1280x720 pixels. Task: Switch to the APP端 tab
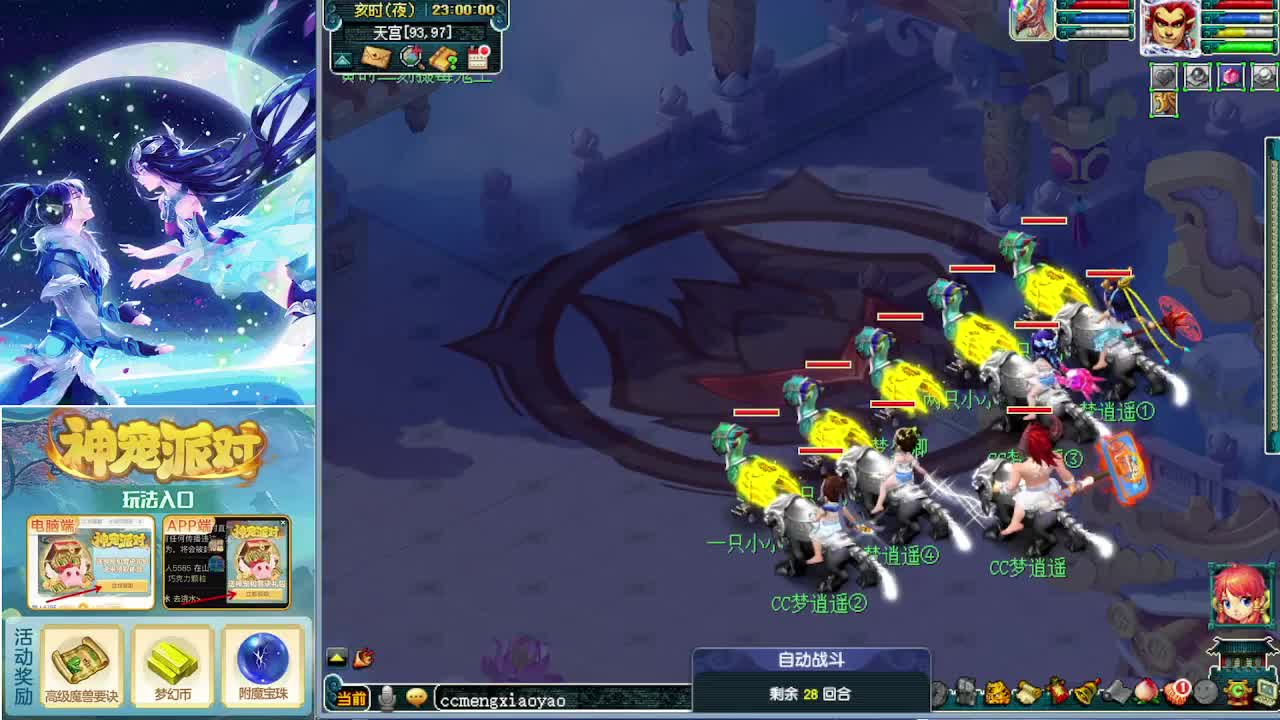tap(190, 525)
